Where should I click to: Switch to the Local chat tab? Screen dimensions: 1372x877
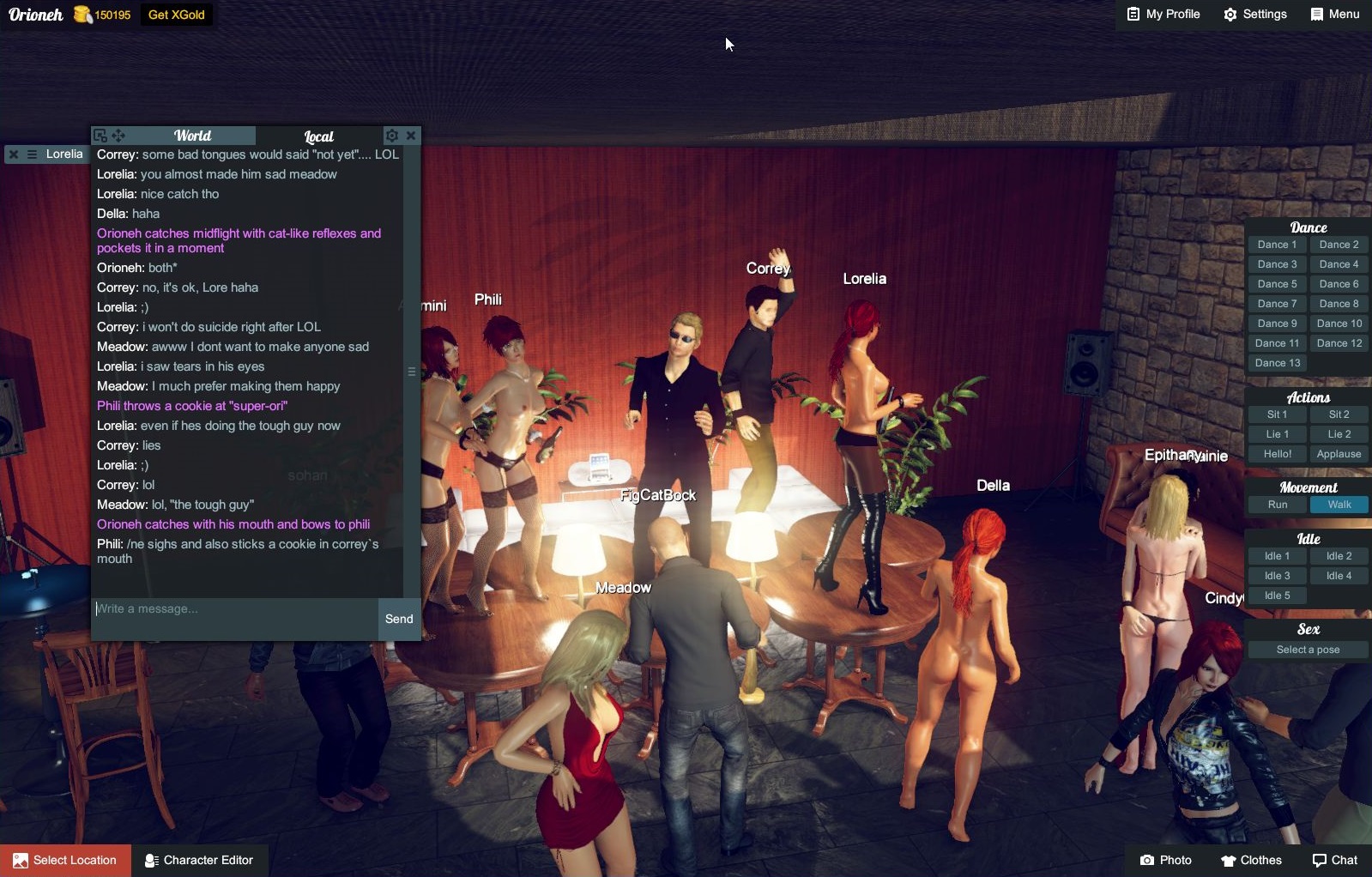[318, 136]
